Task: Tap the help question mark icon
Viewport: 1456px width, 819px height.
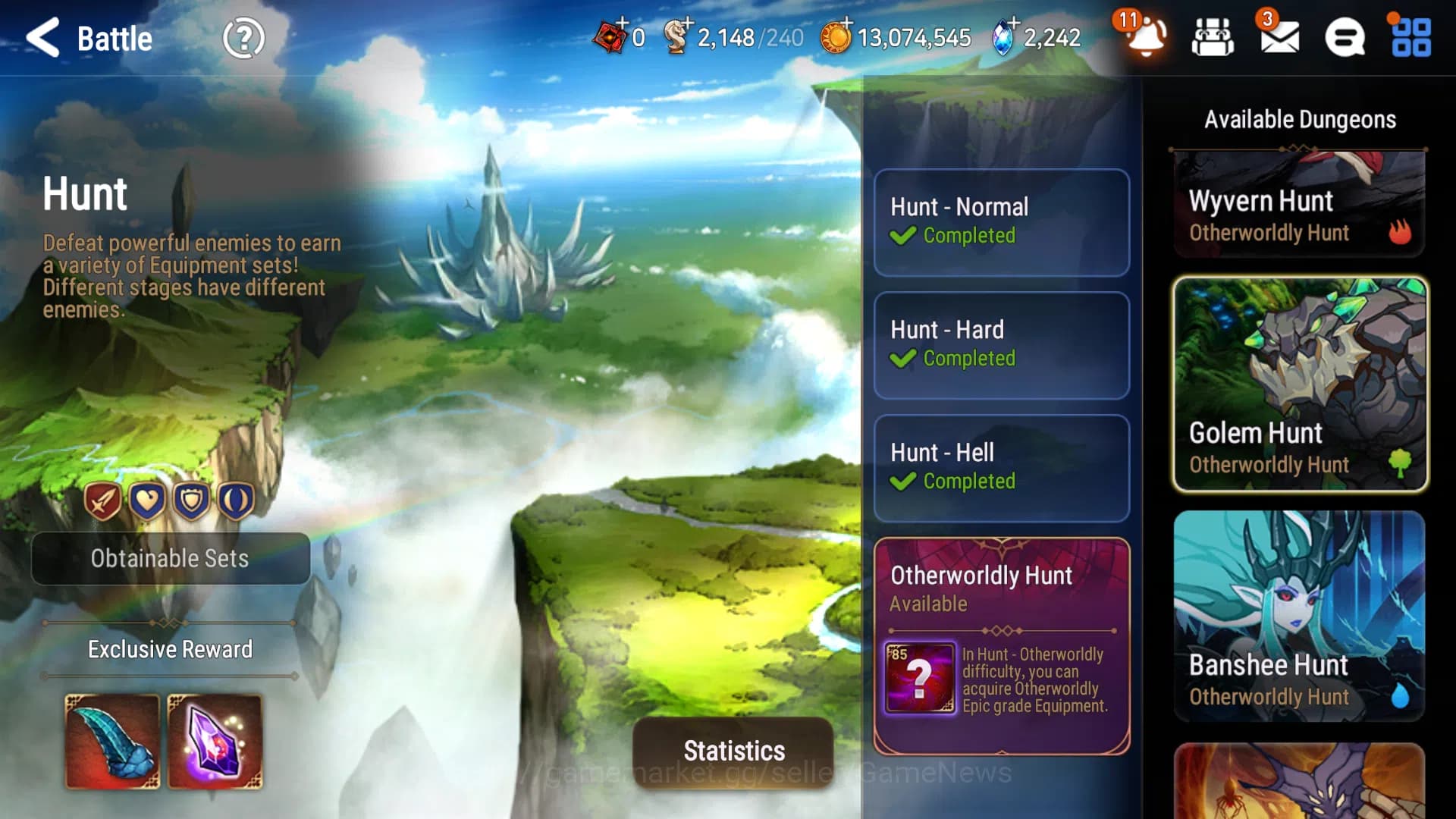Action: coord(243,37)
